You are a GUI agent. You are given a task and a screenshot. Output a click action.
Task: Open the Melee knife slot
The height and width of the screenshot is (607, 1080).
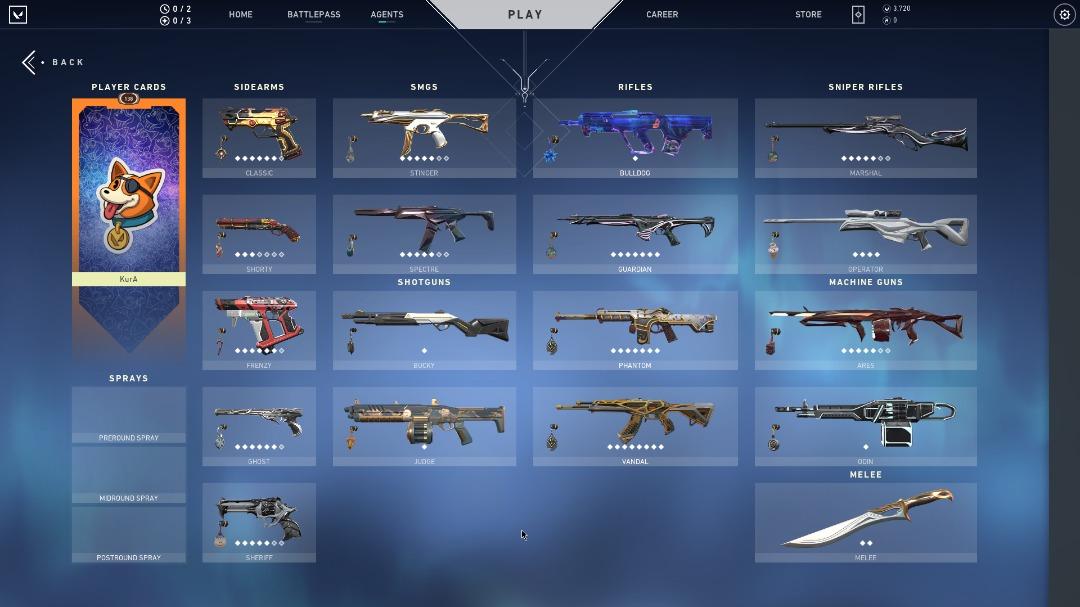pos(865,522)
